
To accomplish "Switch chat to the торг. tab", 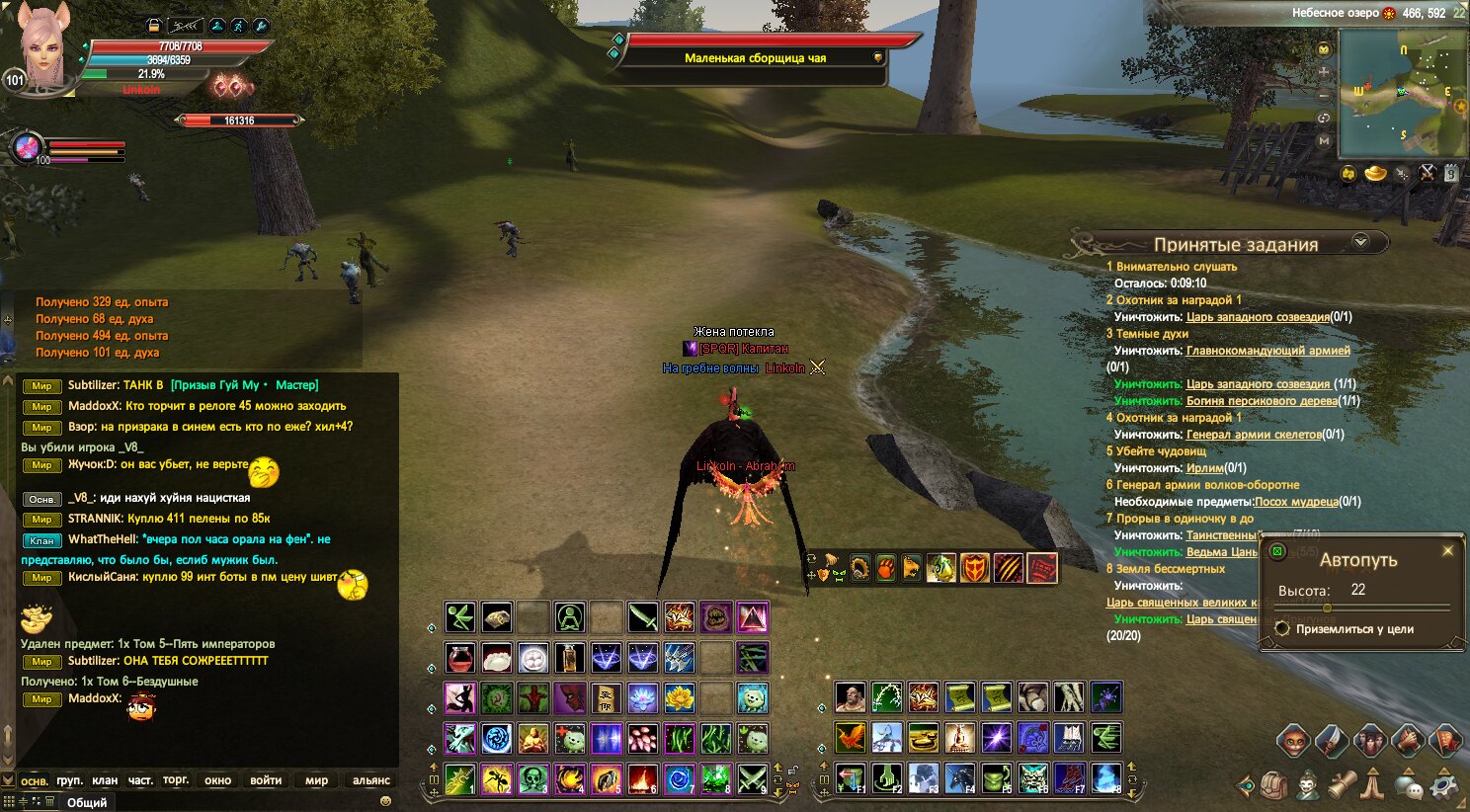I will pos(176,780).
